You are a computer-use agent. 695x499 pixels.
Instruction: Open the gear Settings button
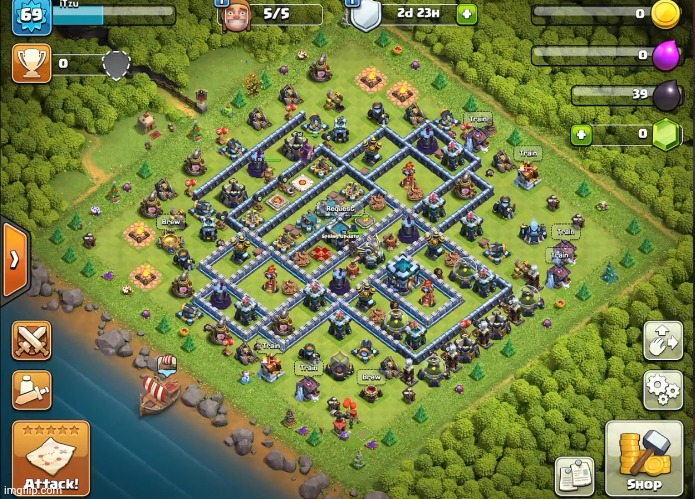[662, 389]
